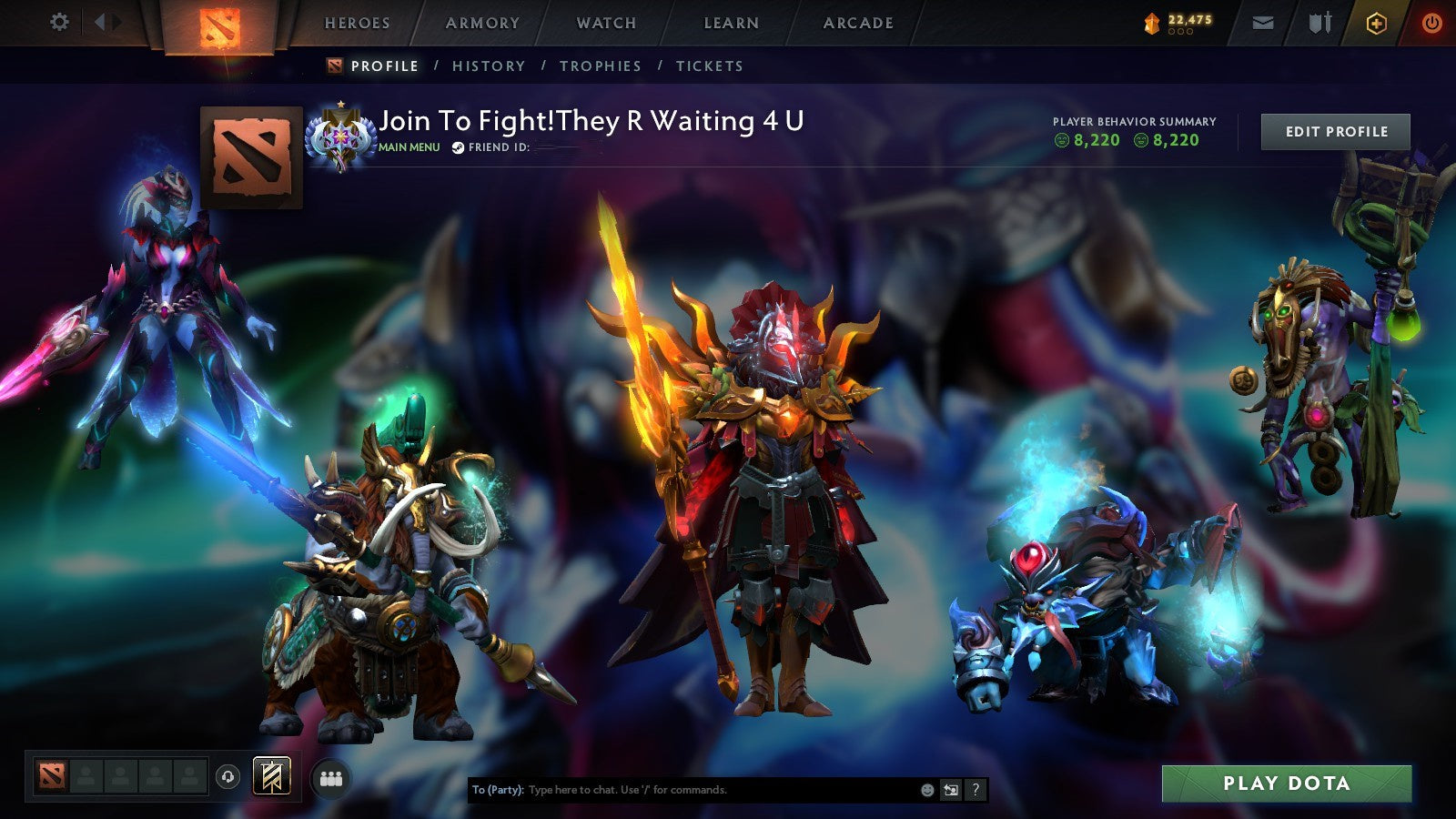Click an empty party slot thumbnail

(87, 775)
